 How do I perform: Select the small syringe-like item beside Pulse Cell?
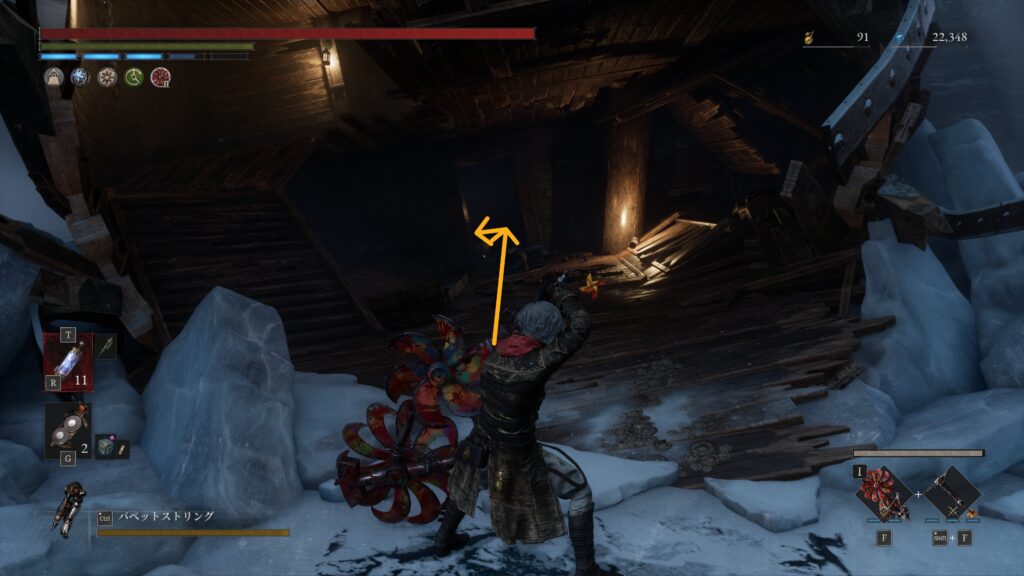pos(107,347)
